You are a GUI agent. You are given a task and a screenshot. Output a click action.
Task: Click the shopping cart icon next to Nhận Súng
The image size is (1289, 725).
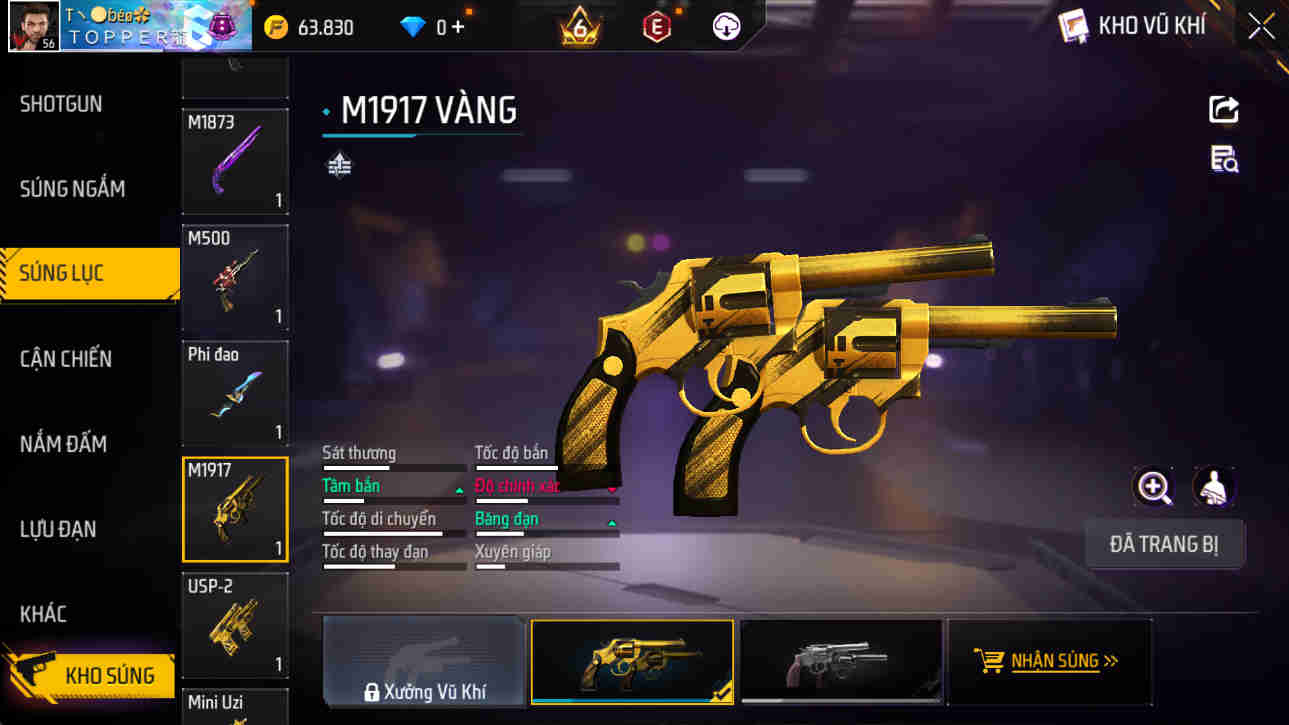point(989,660)
